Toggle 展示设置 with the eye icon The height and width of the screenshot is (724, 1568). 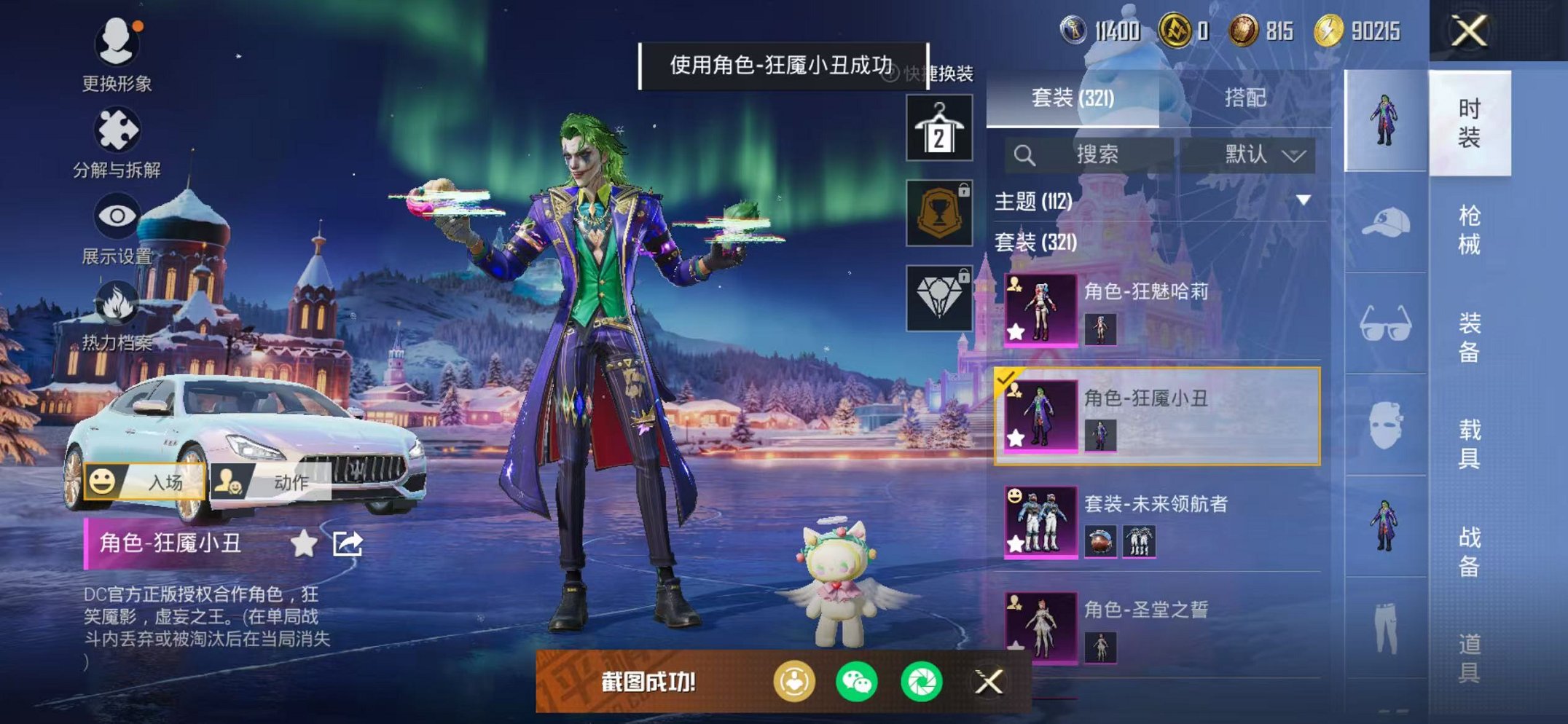pos(119,216)
